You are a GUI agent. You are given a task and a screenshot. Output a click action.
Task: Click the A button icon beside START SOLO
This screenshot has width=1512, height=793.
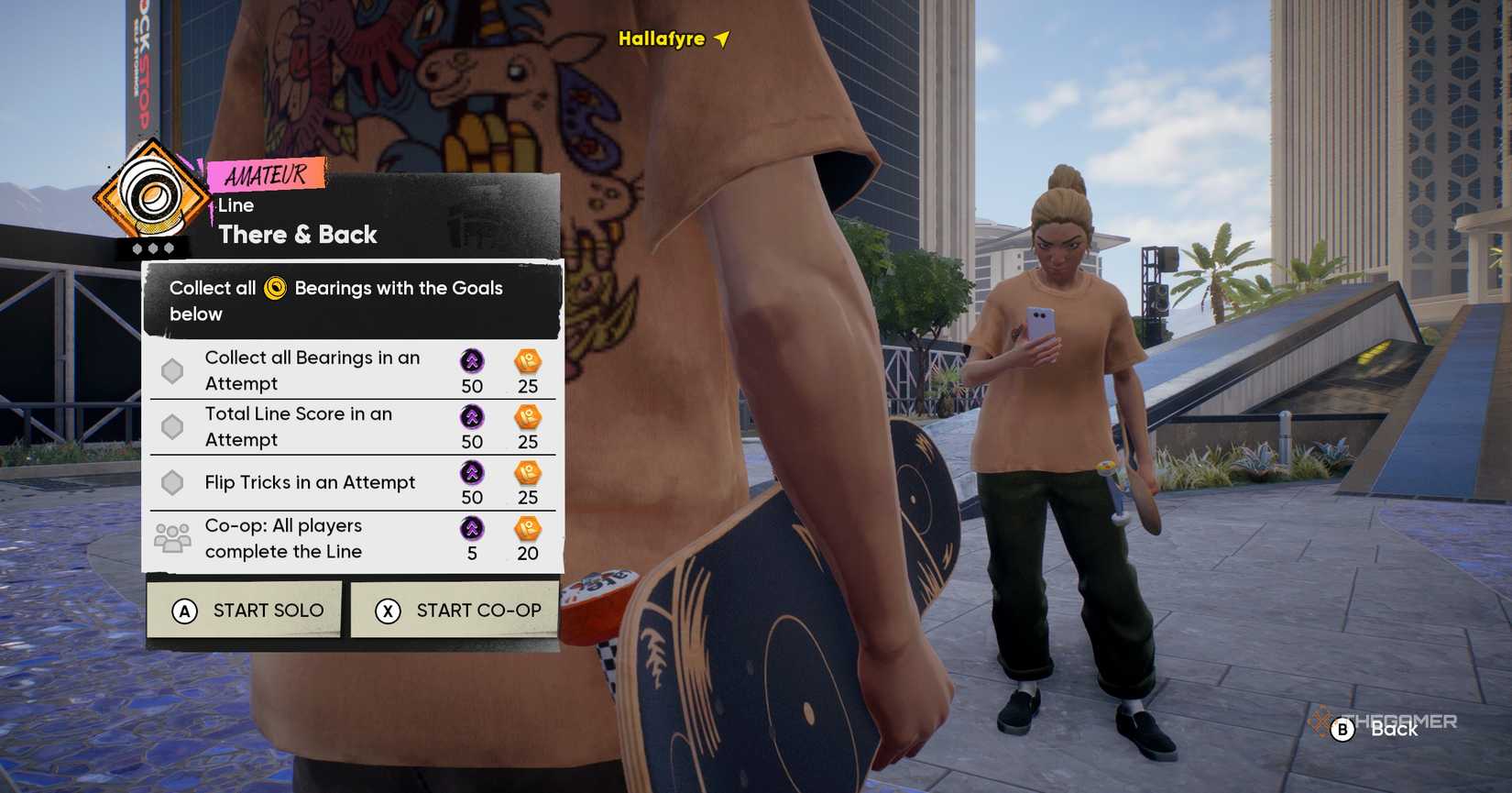[184, 610]
